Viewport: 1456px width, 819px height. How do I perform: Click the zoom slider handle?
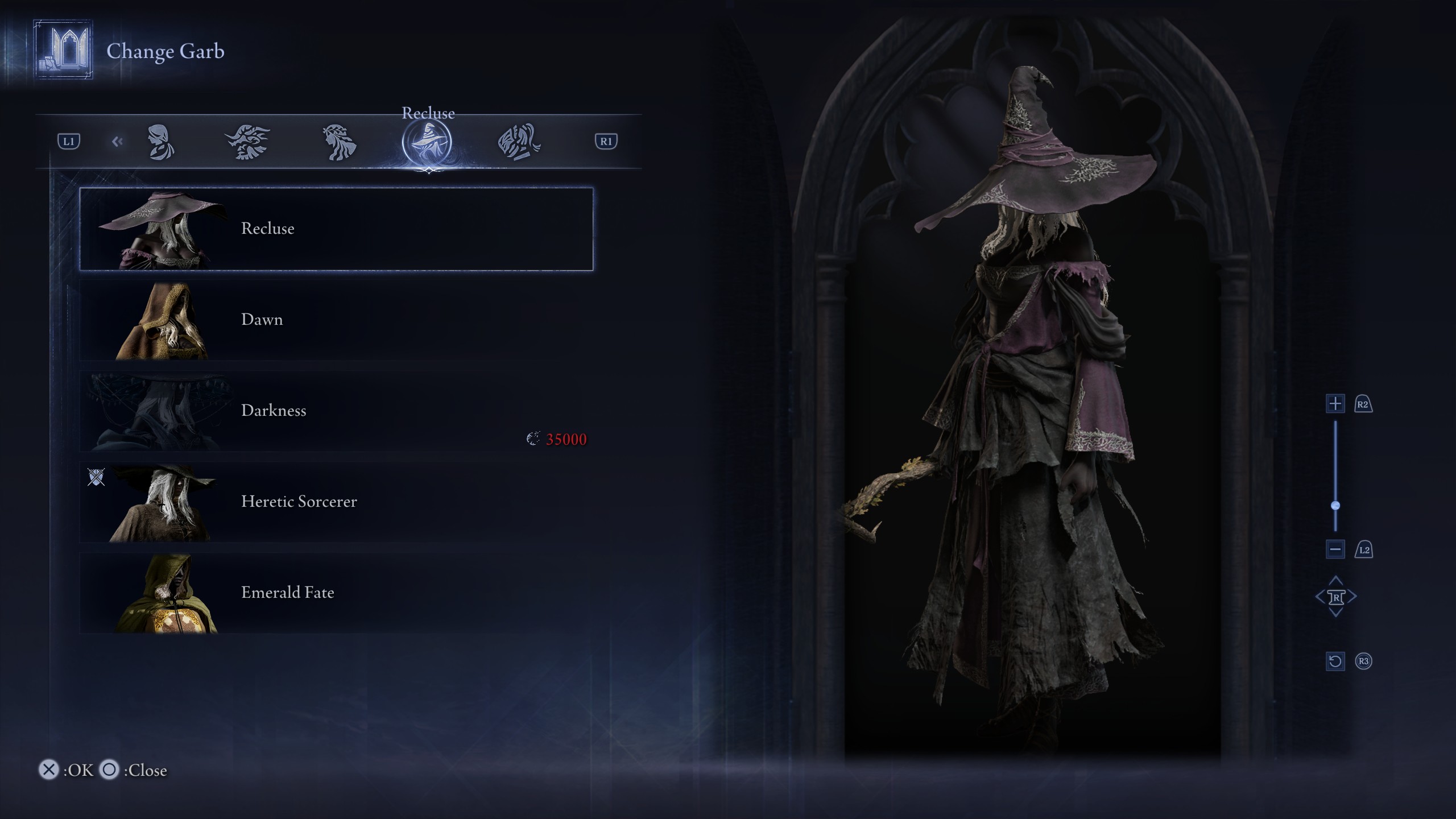coord(1335,506)
